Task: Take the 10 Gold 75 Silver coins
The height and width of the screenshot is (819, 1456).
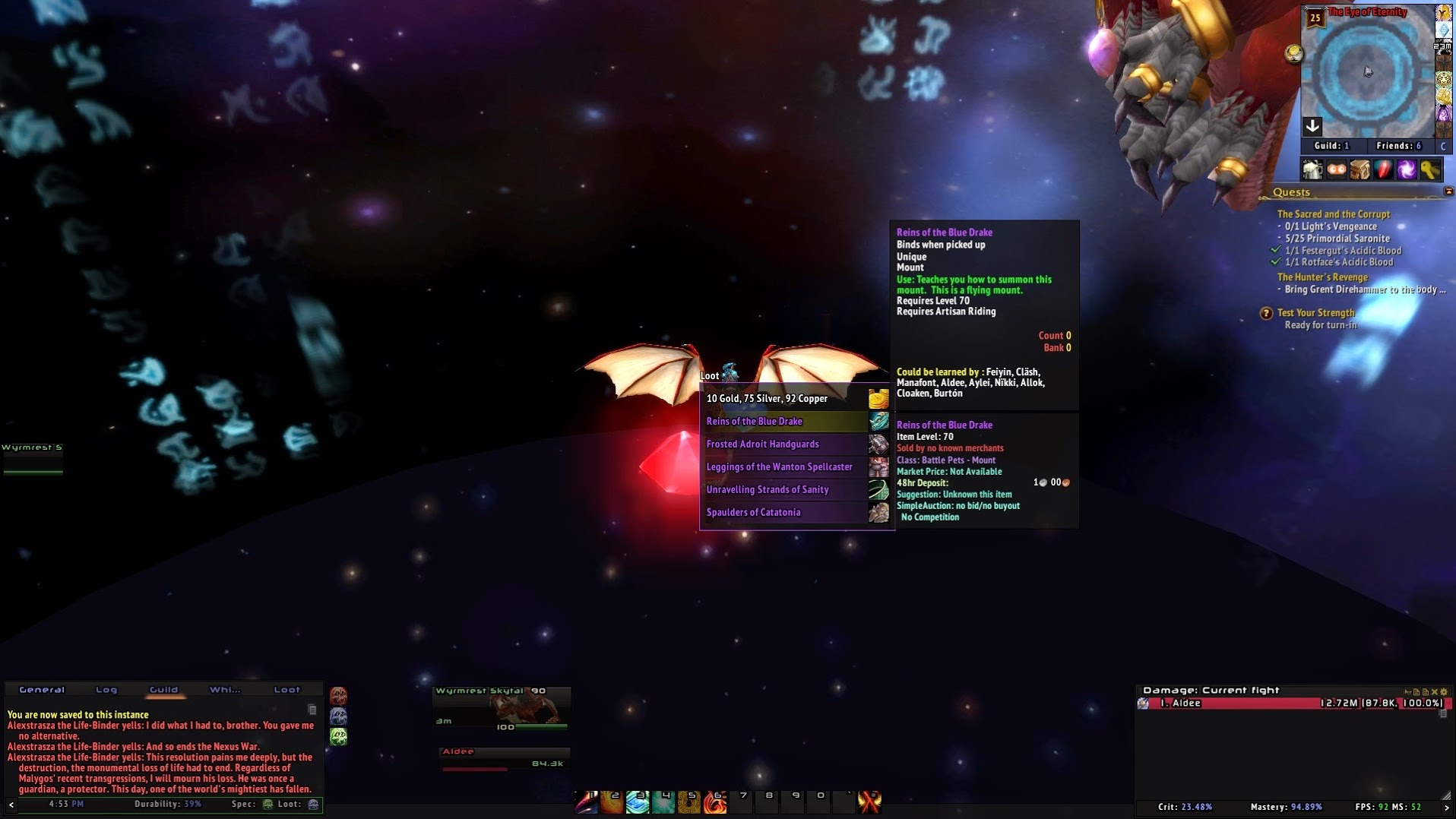Action: (786, 399)
